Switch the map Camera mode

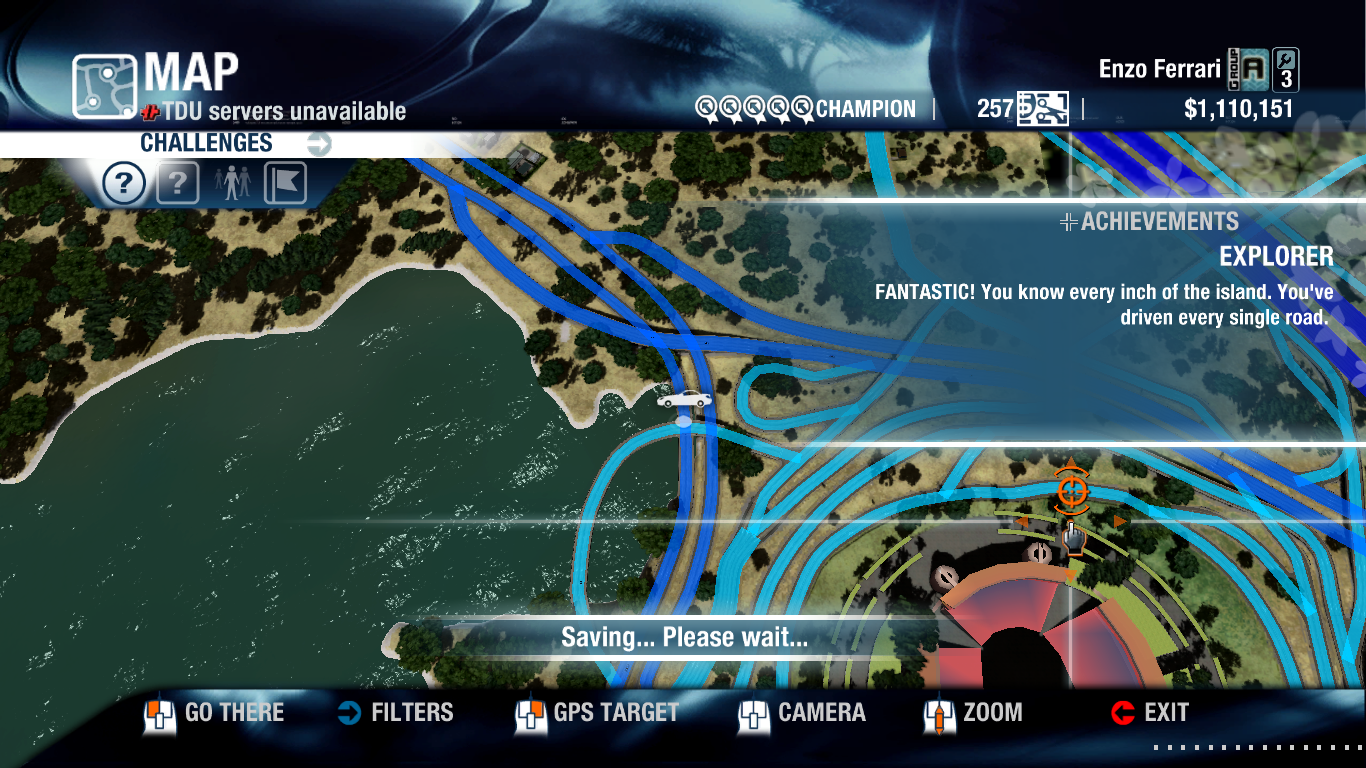(803, 713)
